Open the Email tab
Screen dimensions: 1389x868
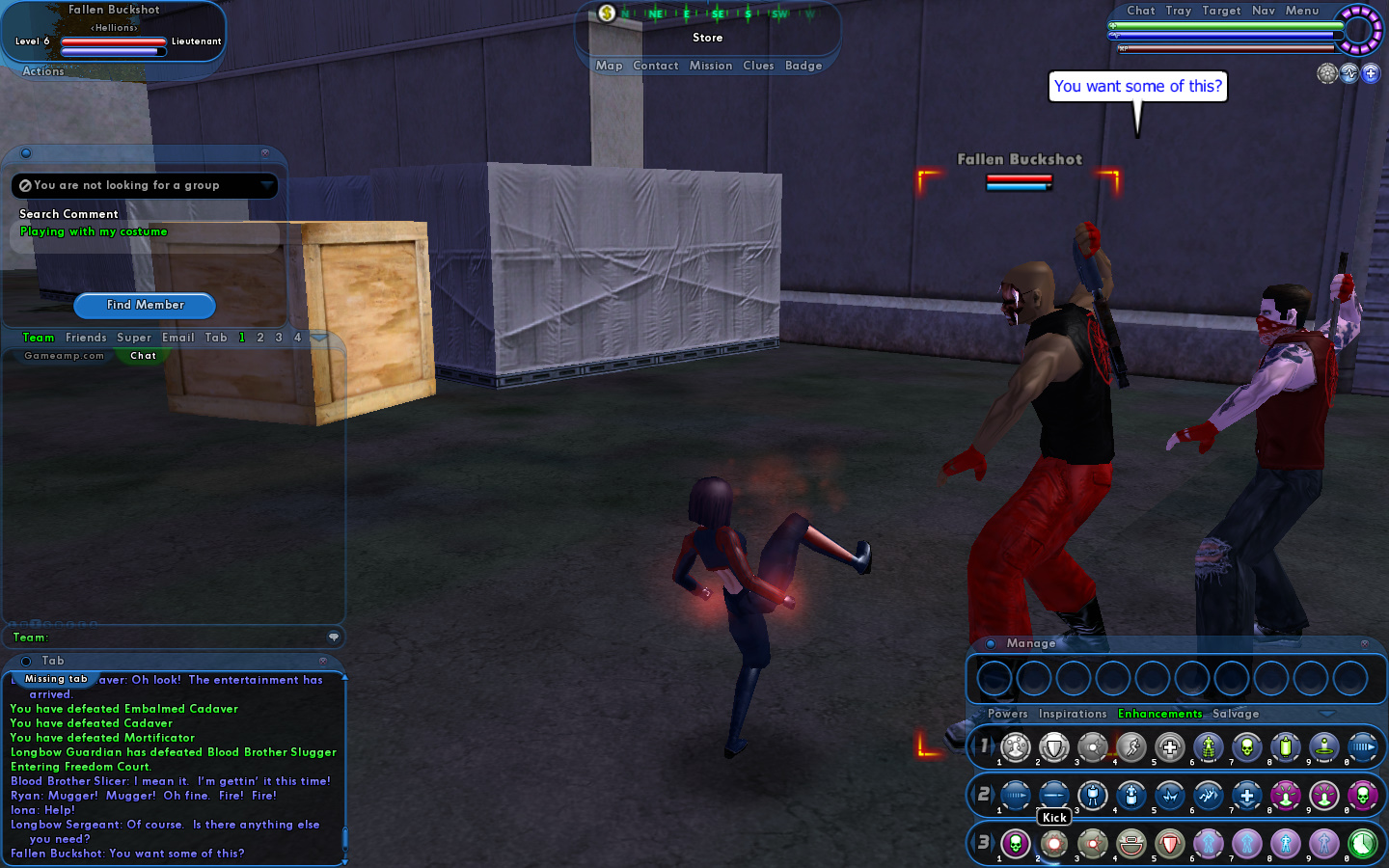tap(178, 338)
